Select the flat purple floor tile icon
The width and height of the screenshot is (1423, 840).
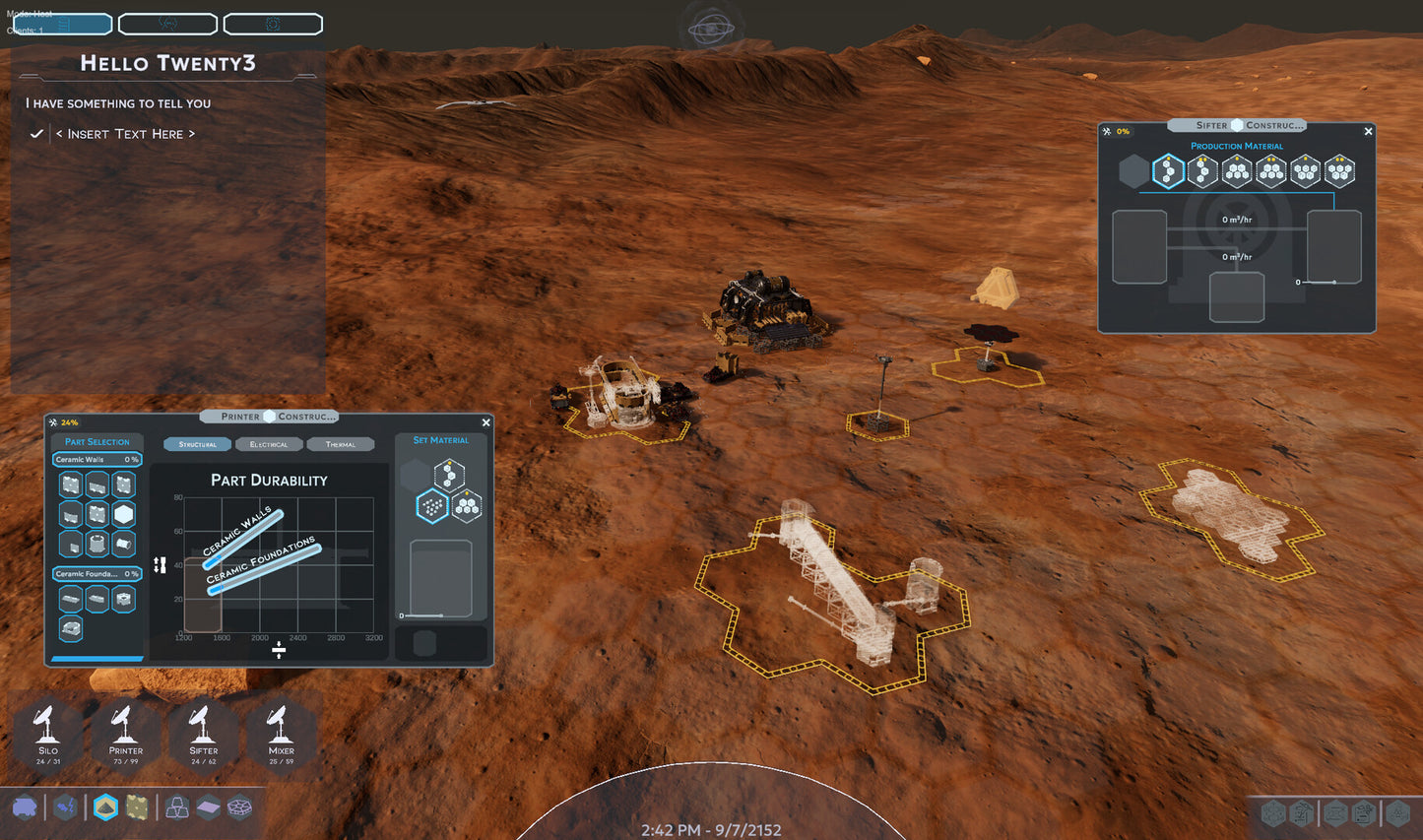(x=209, y=808)
